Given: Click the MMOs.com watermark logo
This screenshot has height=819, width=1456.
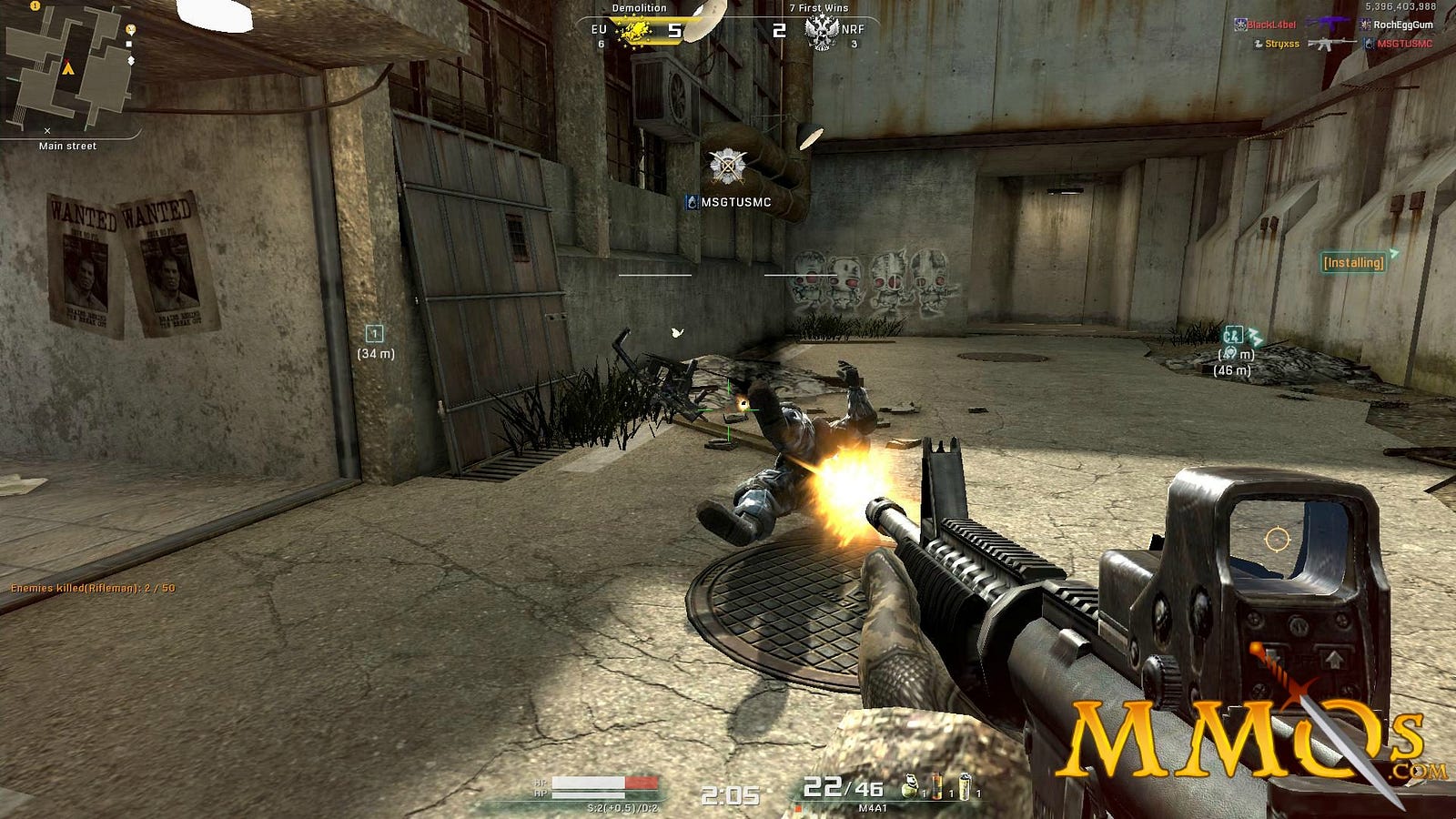Looking at the screenshot, I should click(x=1242, y=737).
